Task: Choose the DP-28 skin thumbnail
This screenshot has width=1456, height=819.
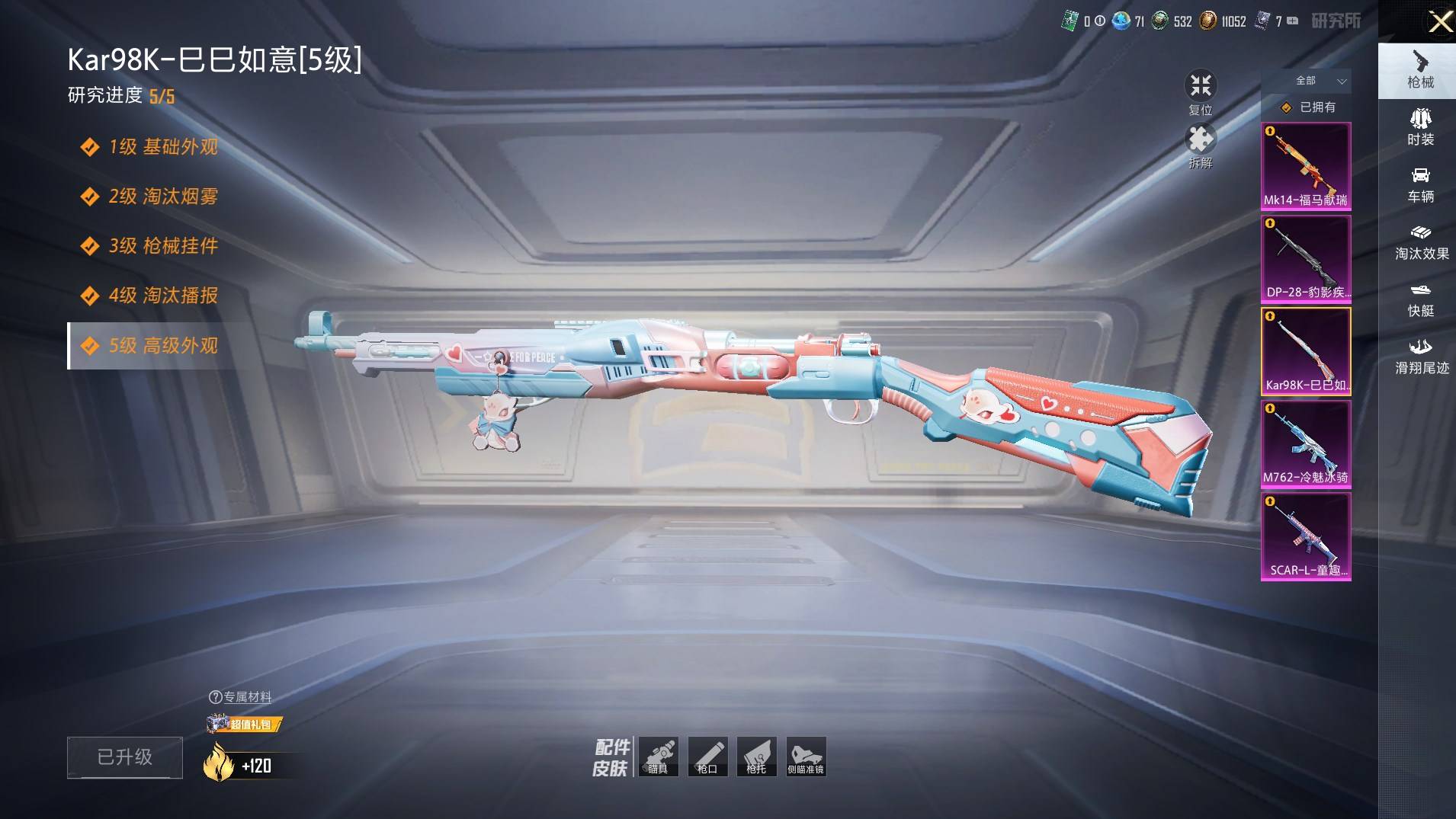Action: coord(1306,258)
